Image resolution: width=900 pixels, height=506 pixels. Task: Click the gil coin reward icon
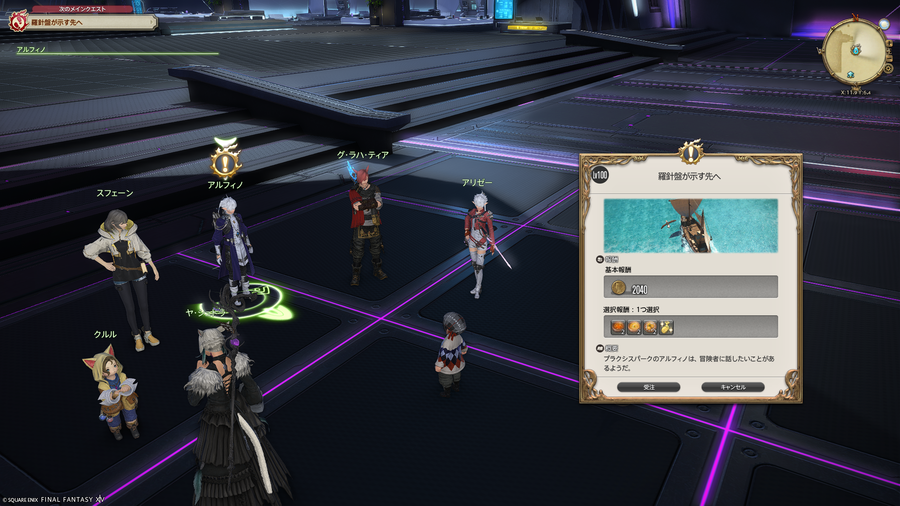point(619,288)
